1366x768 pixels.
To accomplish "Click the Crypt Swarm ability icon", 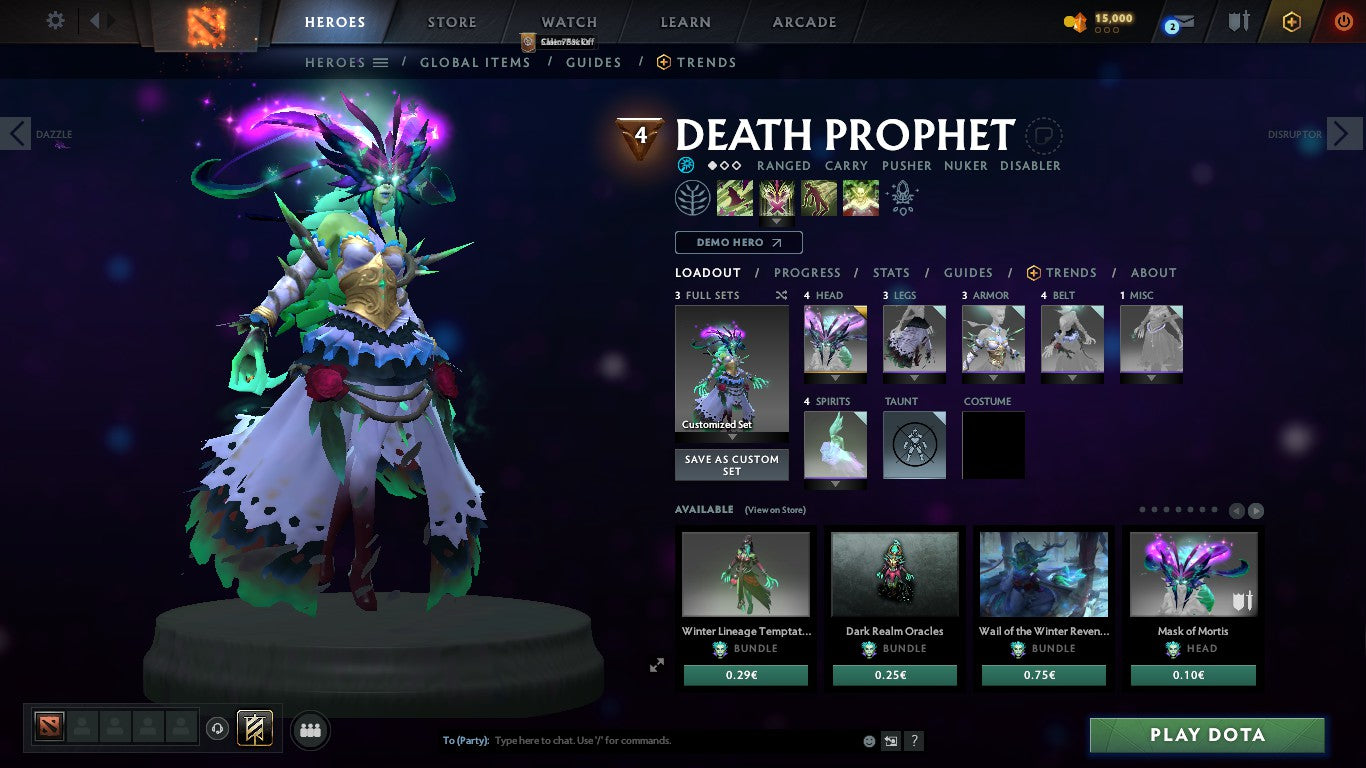I will [x=735, y=197].
